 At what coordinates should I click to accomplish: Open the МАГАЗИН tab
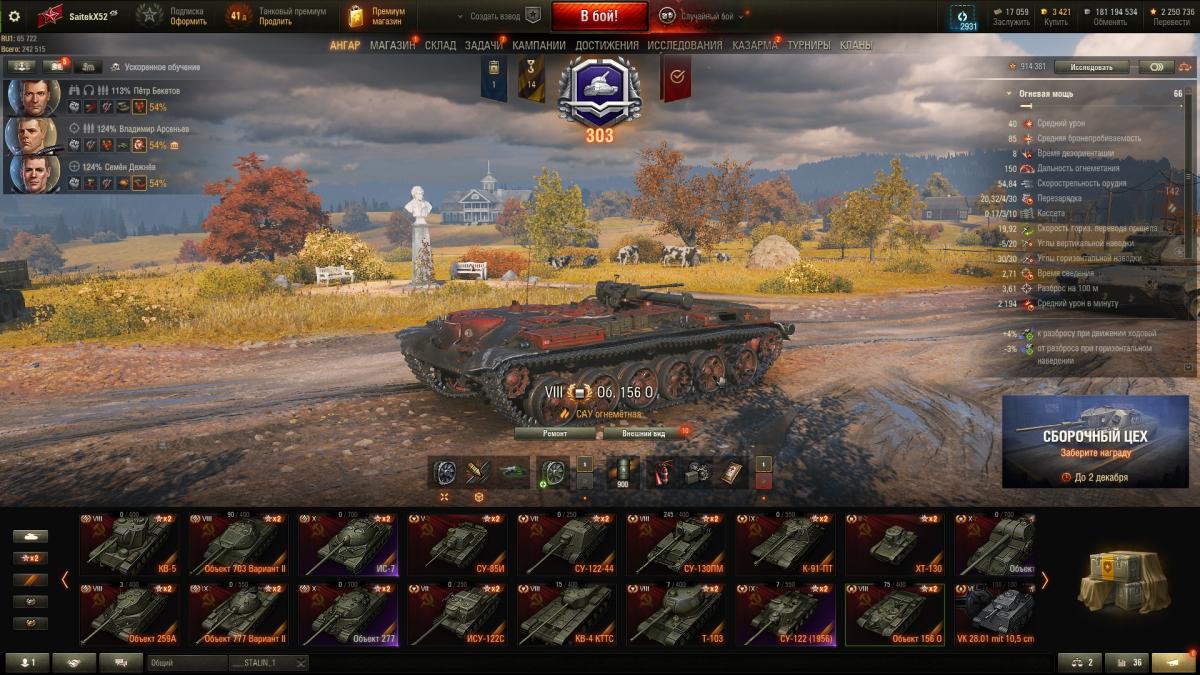392,45
